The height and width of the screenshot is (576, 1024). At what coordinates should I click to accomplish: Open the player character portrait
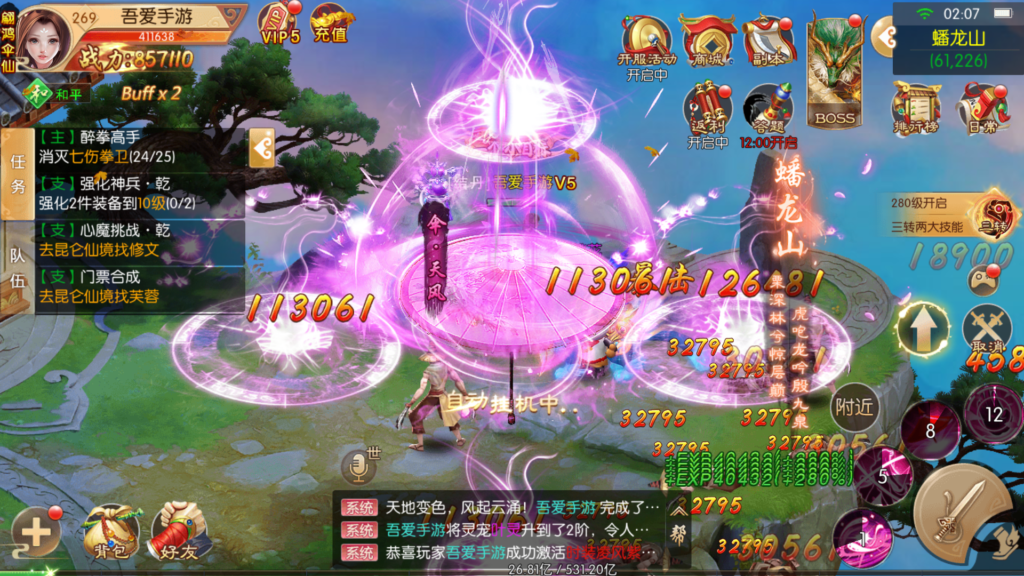pos(47,36)
